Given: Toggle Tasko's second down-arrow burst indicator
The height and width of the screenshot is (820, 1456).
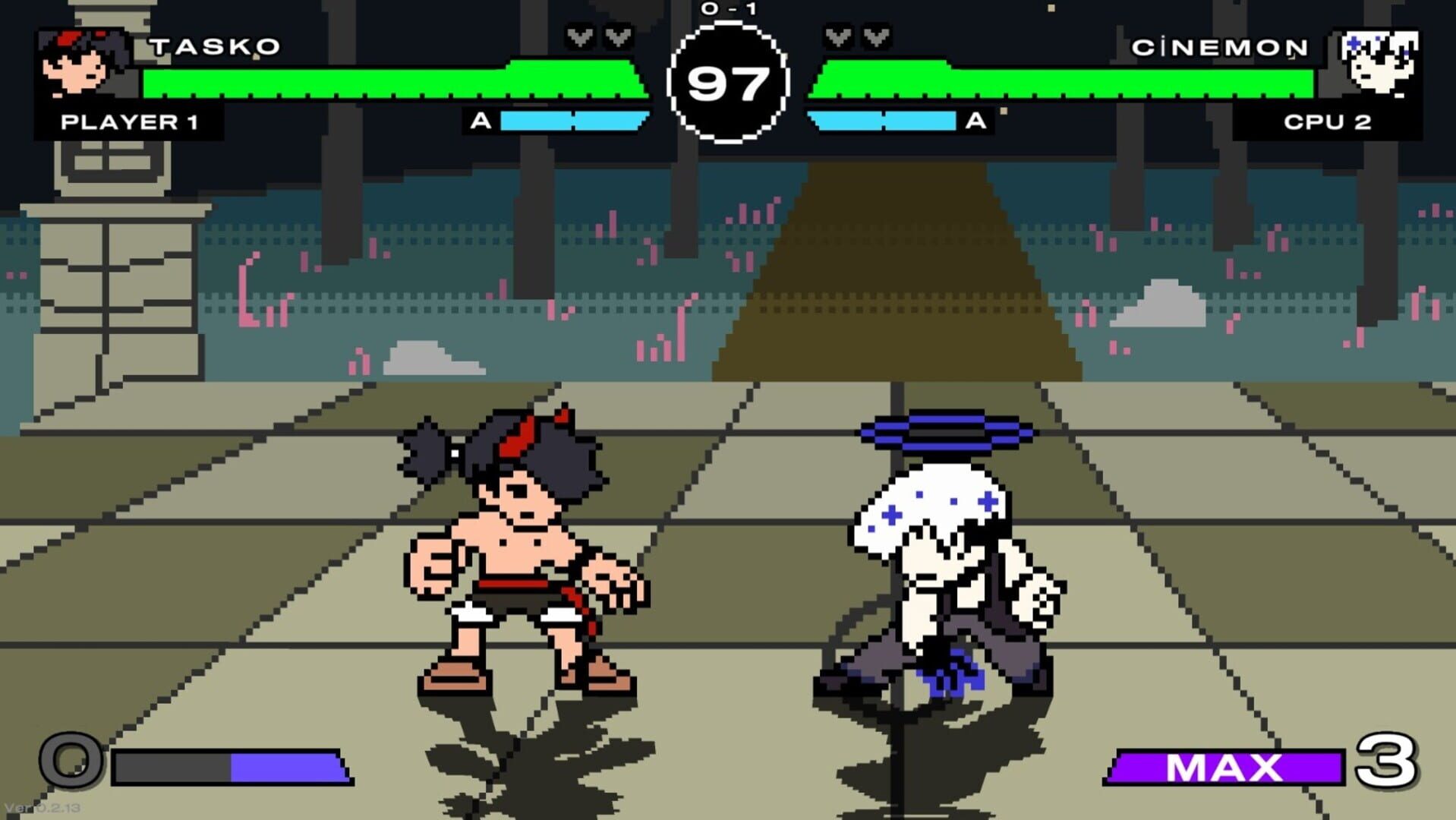Looking at the screenshot, I should click(x=618, y=36).
